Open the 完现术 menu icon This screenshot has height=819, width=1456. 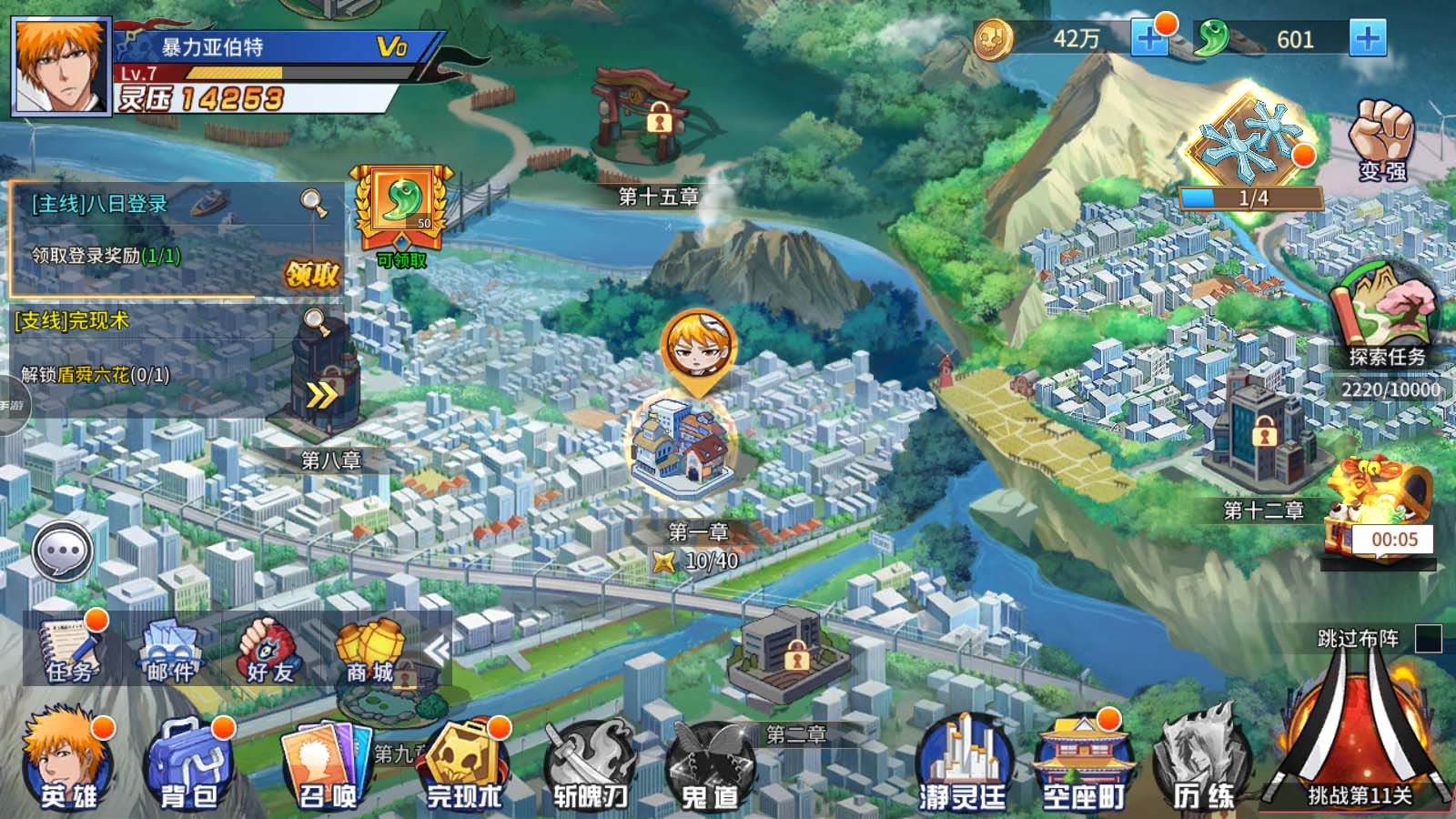click(x=464, y=766)
